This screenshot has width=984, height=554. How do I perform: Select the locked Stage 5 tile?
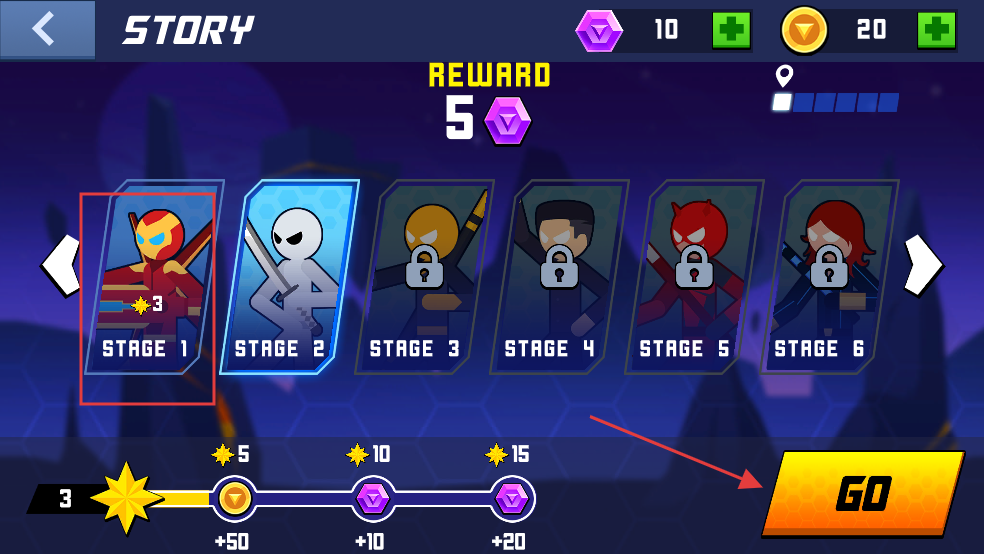point(693,277)
